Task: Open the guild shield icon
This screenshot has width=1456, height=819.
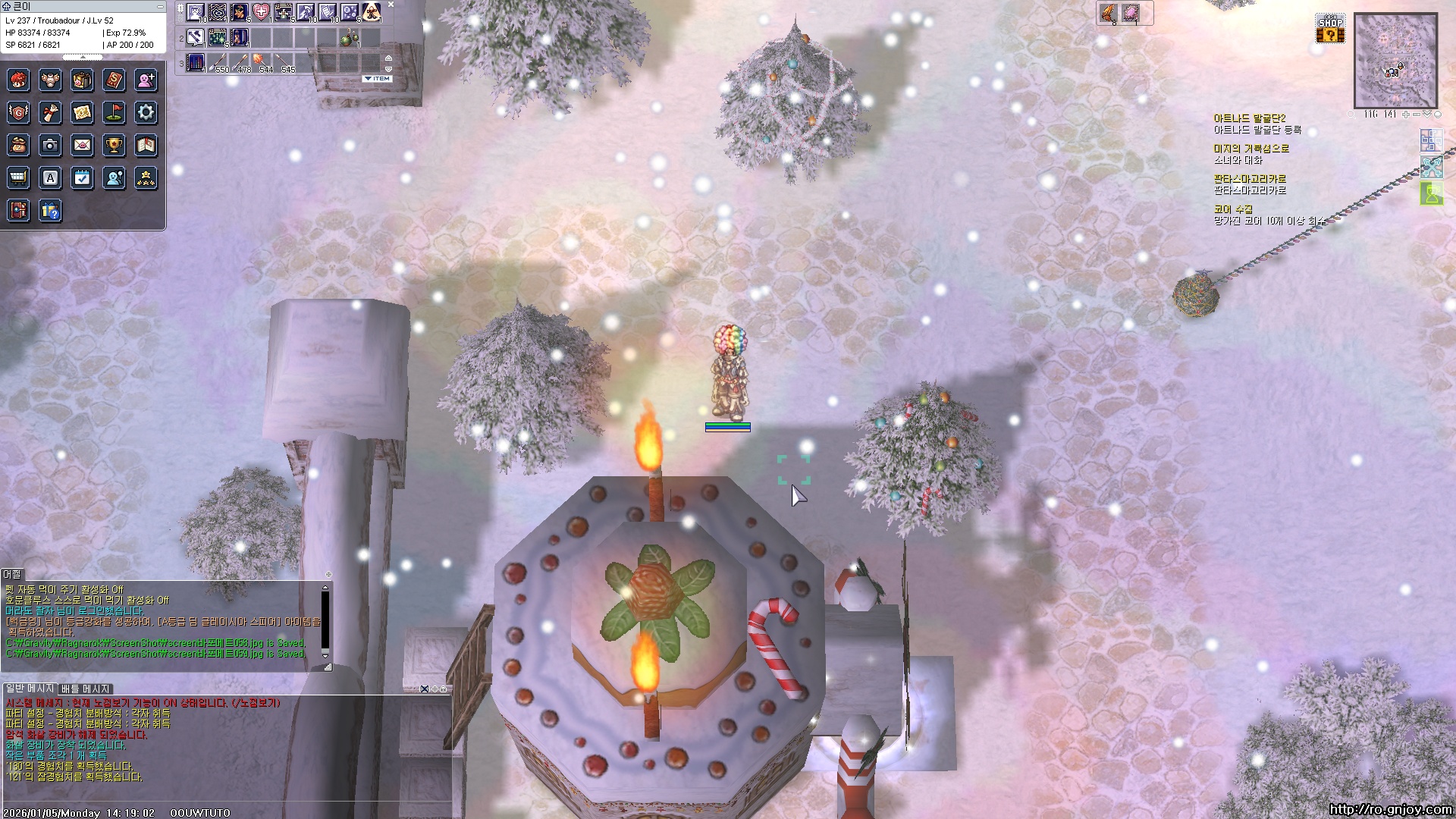Action: pyautogui.click(x=18, y=113)
